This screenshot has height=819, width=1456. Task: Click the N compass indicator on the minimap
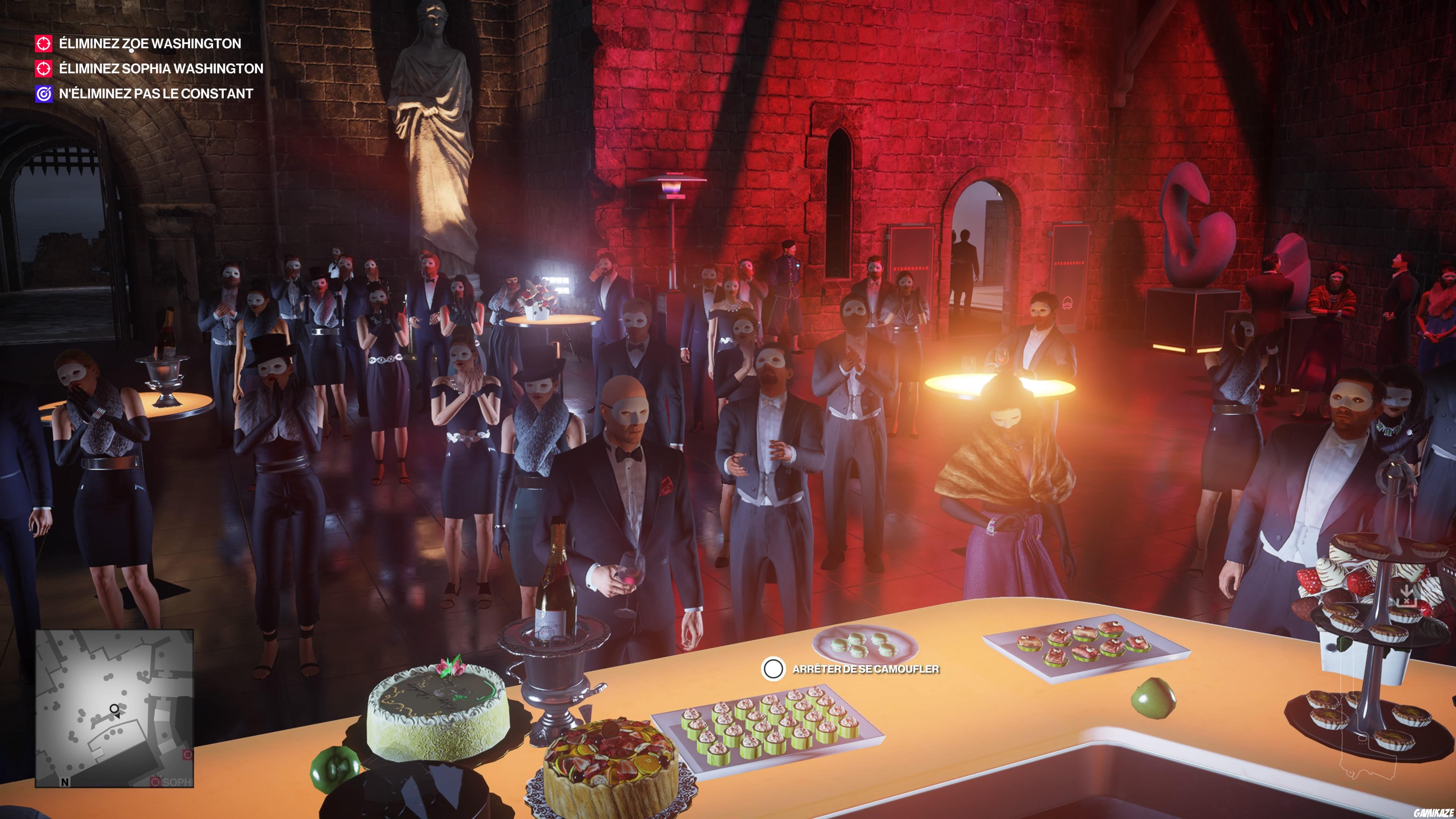point(65,782)
